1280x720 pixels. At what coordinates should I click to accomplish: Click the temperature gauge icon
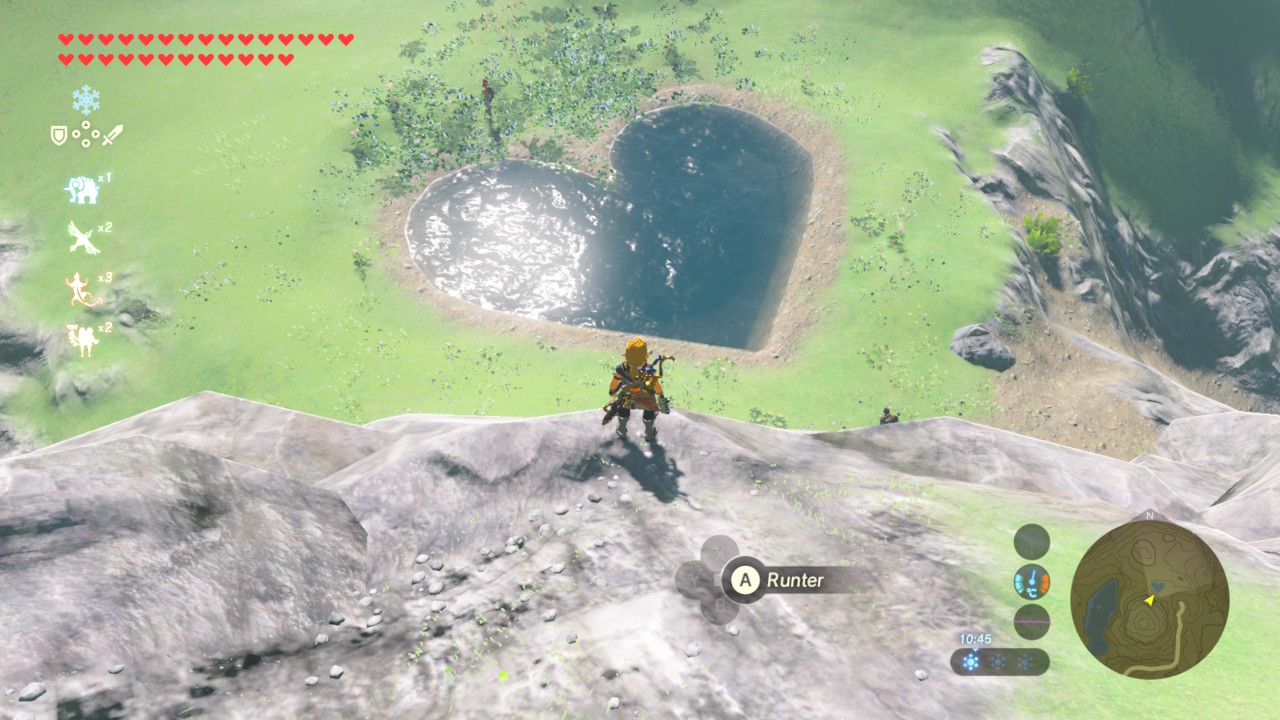point(1032,582)
